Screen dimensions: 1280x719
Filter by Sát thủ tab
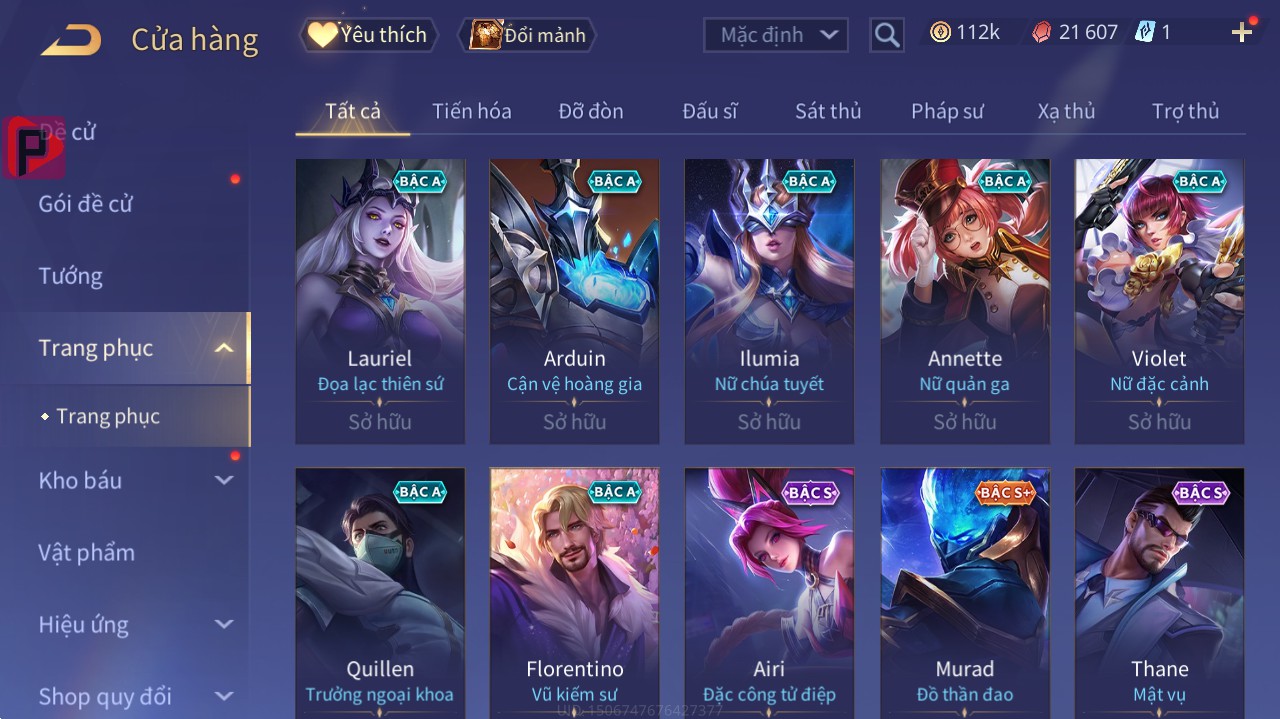[827, 111]
